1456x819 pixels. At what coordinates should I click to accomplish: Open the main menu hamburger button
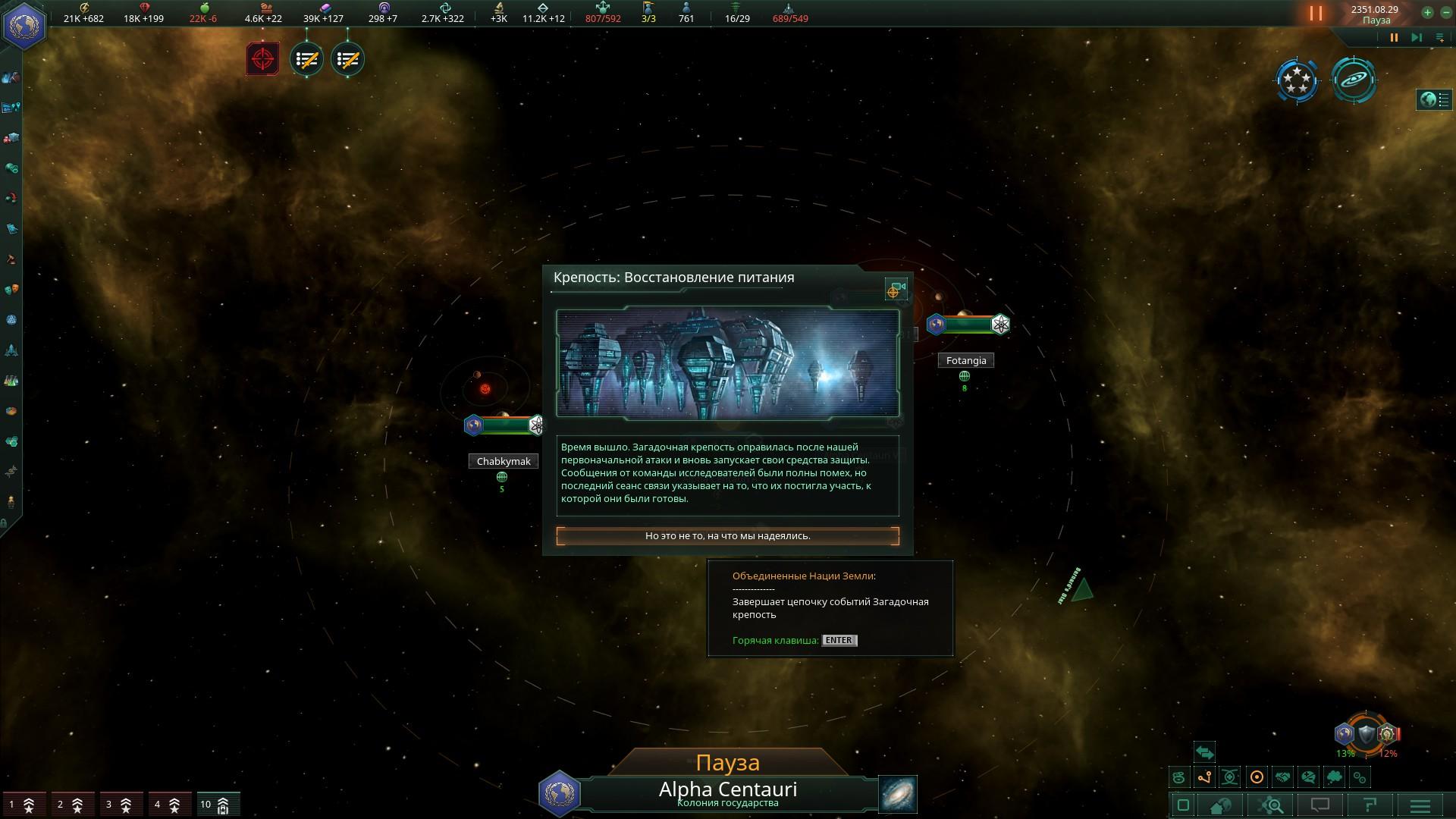[1420, 805]
